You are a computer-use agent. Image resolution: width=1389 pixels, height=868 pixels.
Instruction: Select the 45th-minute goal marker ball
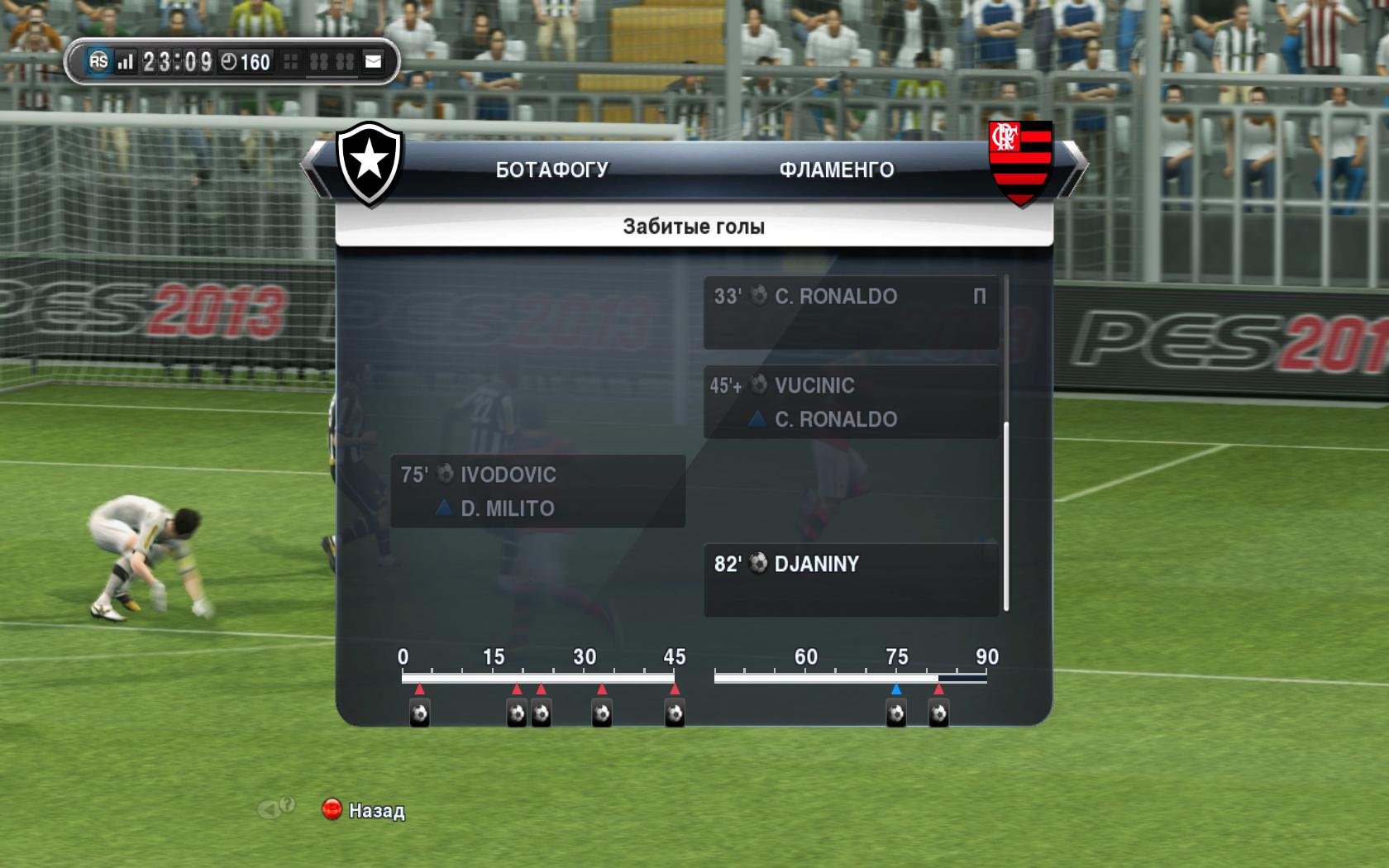pos(675,713)
